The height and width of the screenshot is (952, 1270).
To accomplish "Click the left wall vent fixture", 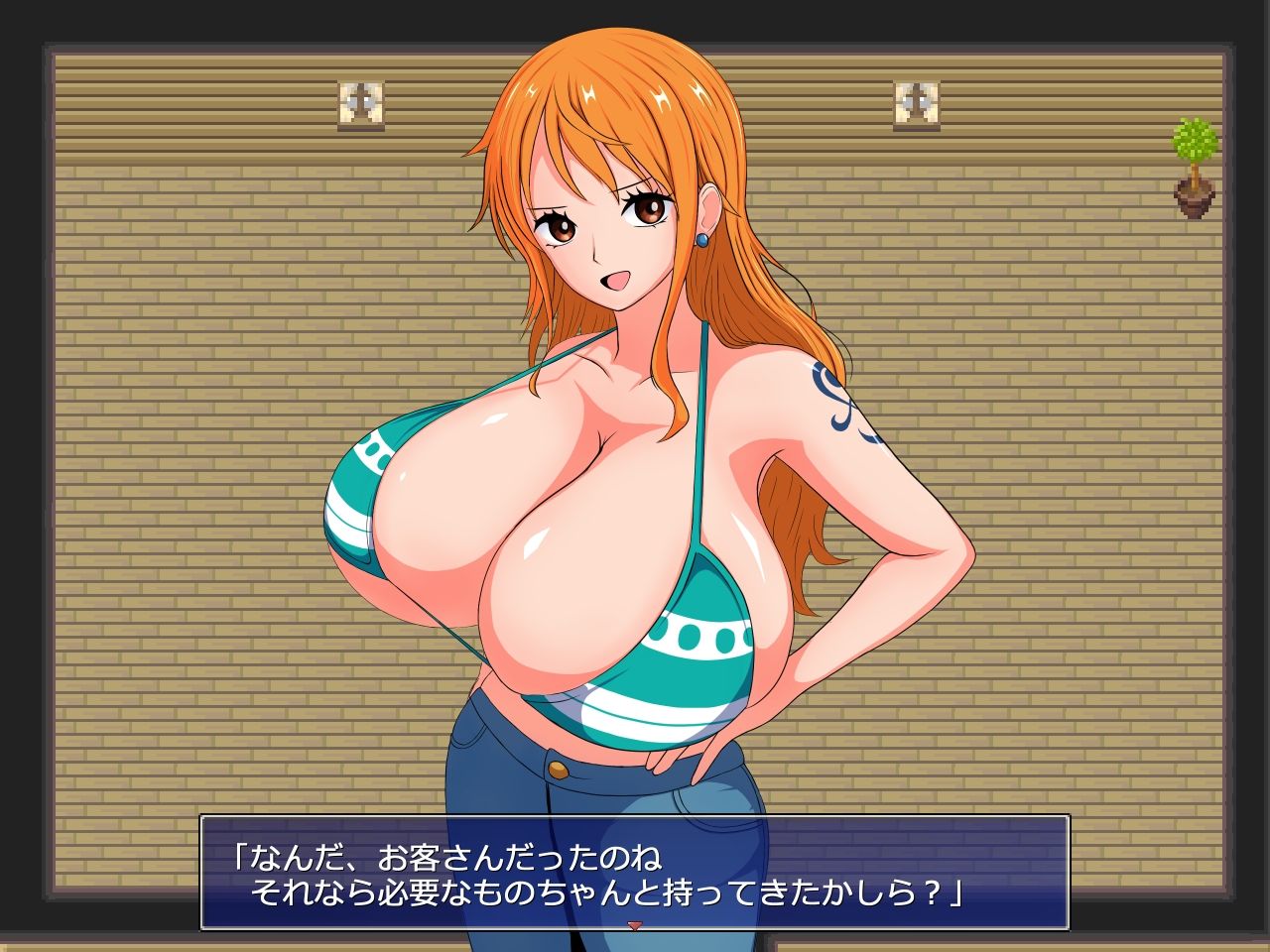I will pos(362,102).
